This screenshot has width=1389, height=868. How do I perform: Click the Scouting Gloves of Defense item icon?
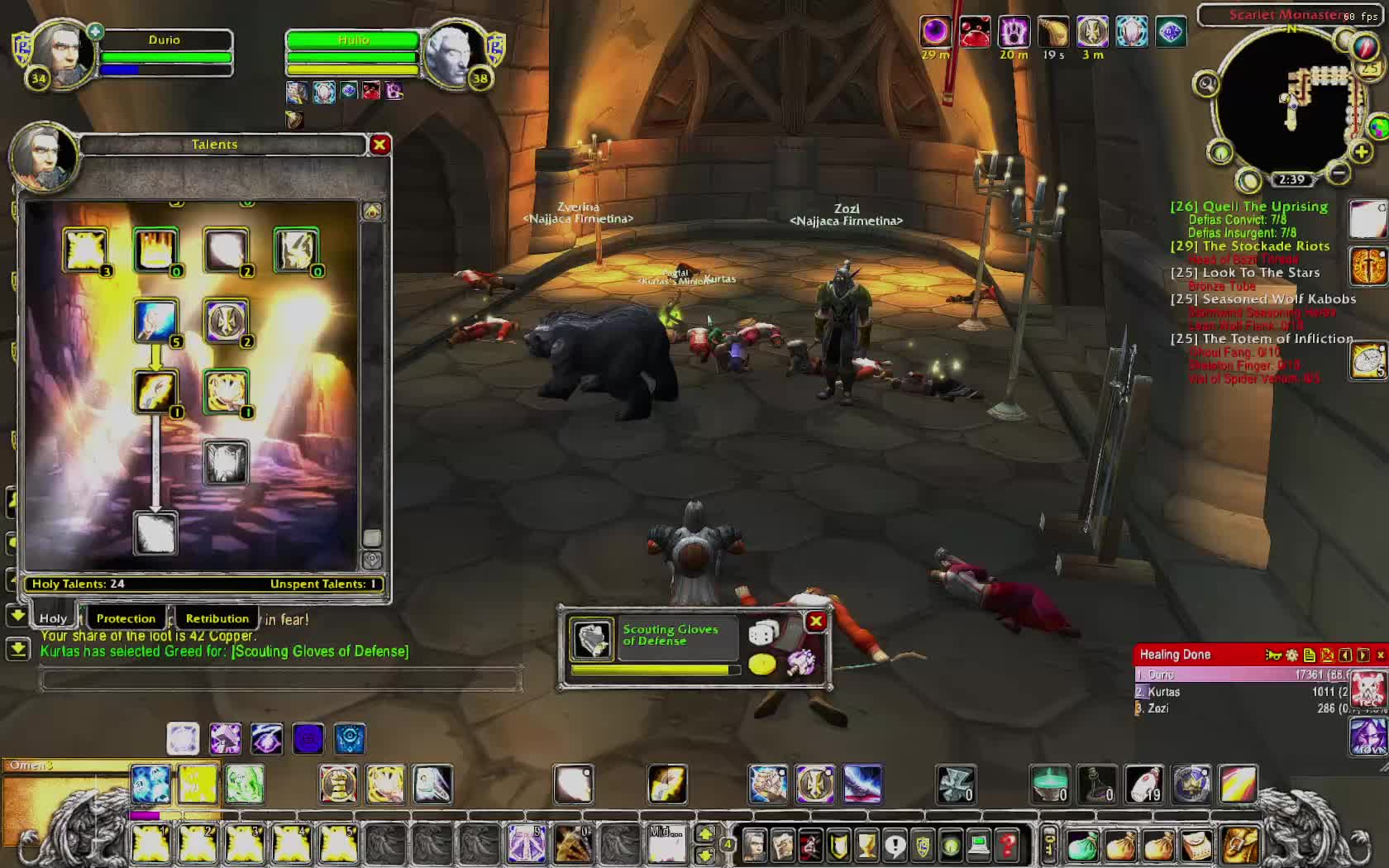593,640
